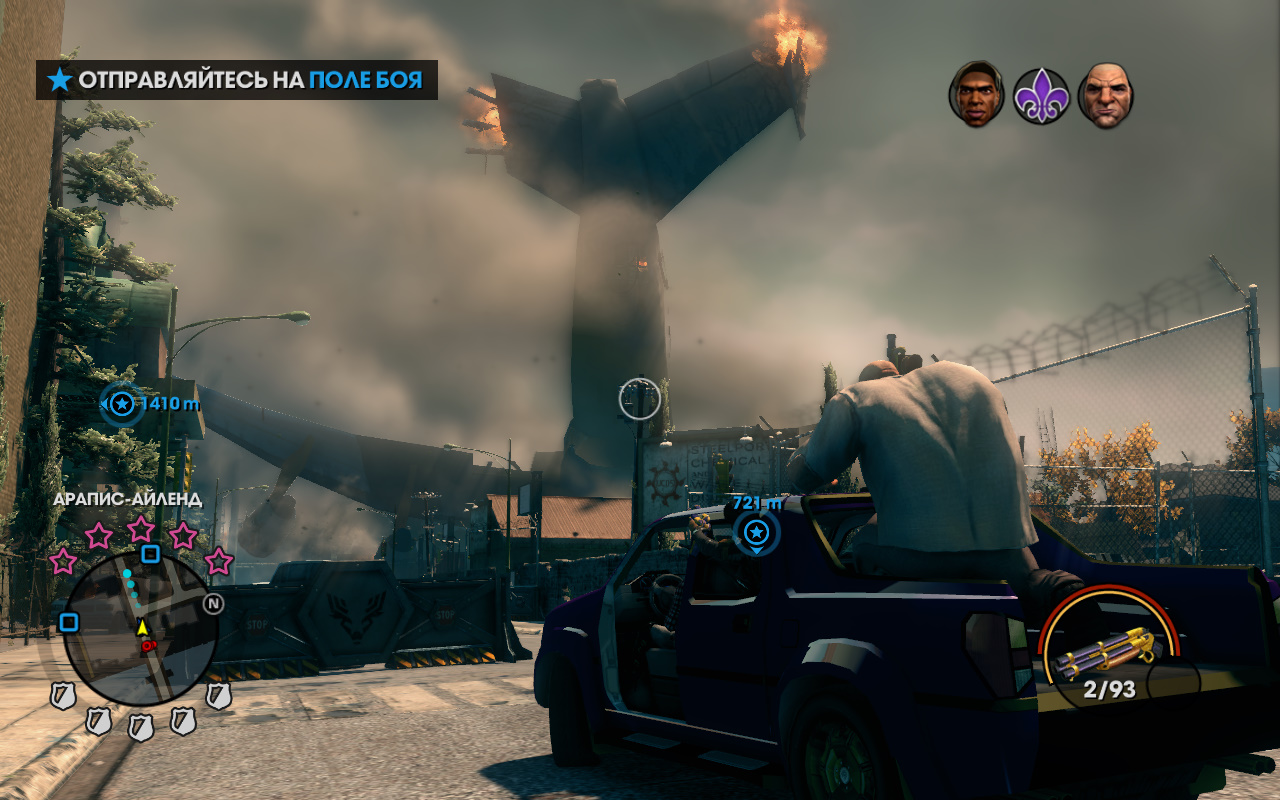Click the purple fleur-de-lis Saints emblem

1041,96
